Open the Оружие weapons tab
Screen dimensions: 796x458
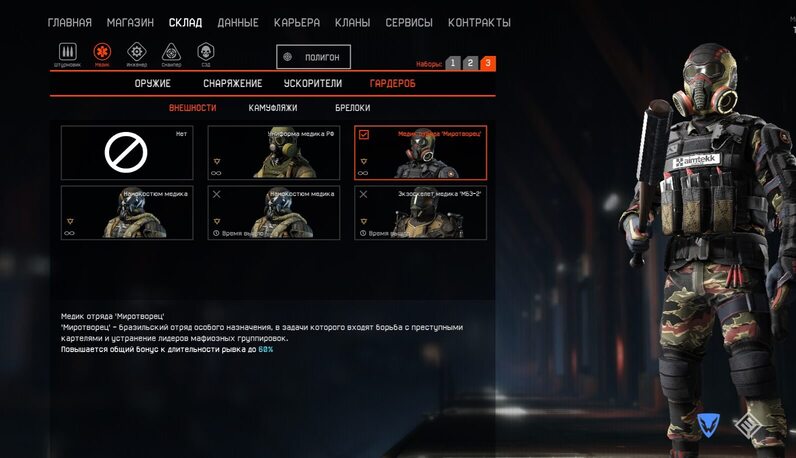(x=153, y=84)
